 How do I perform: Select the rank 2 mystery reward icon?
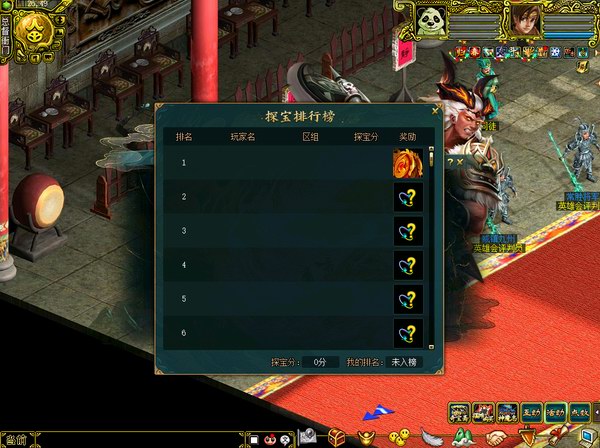coord(407,197)
